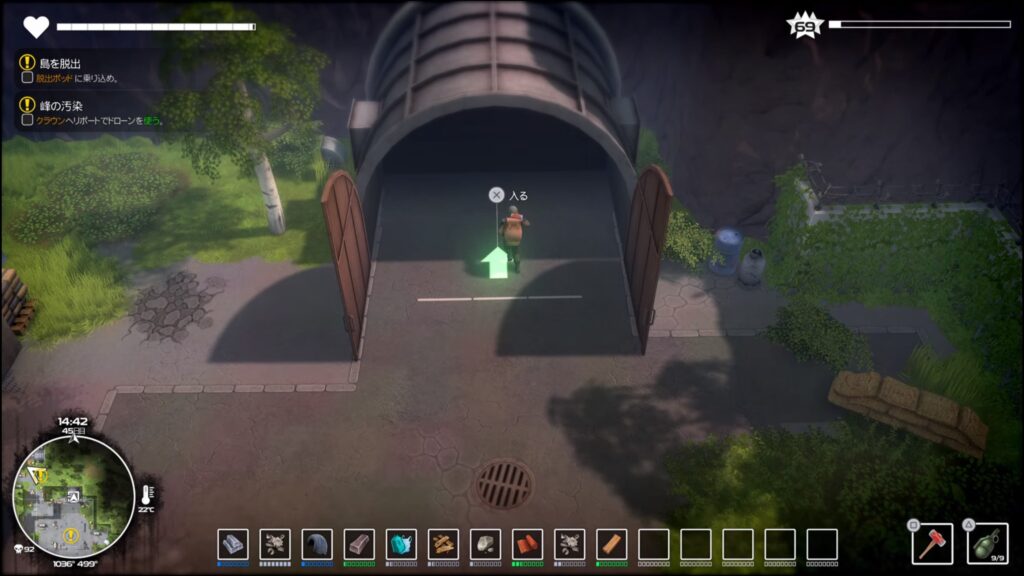Equip the red sledgehammer weapon slot
This screenshot has width=1024, height=576.
(931, 543)
